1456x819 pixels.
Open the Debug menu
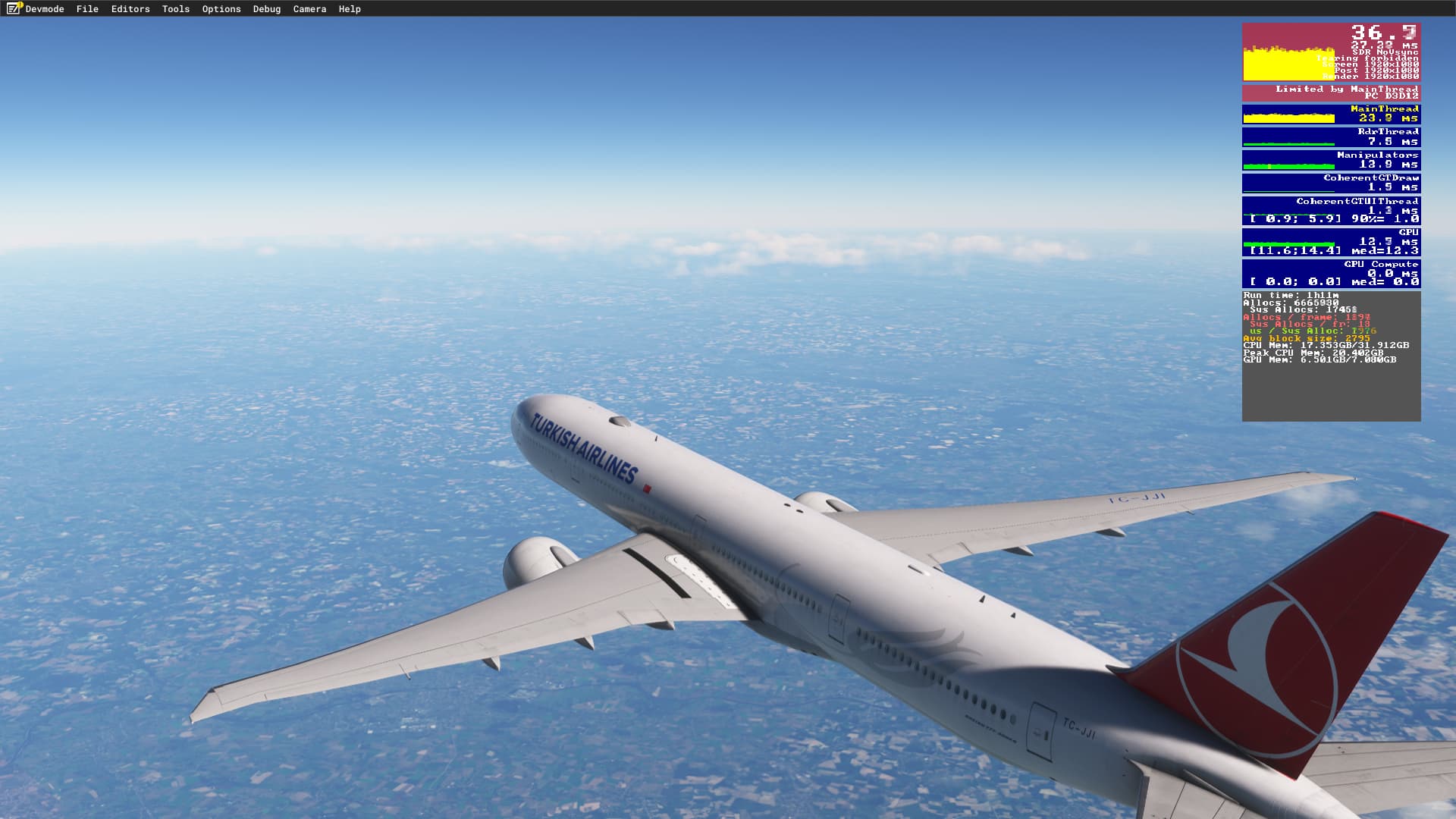[x=266, y=8]
